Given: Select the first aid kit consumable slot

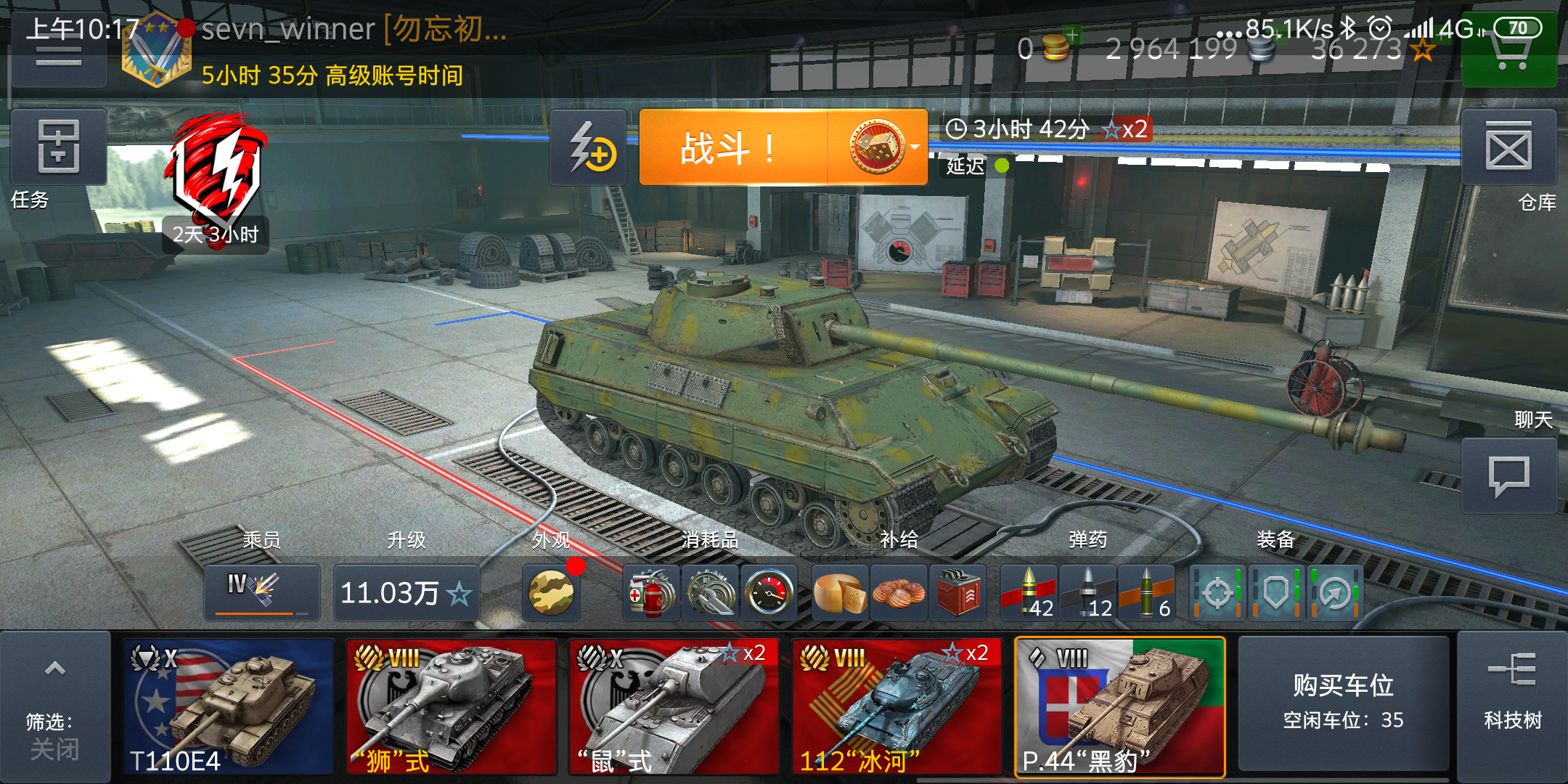Looking at the screenshot, I should pyautogui.click(x=651, y=593).
